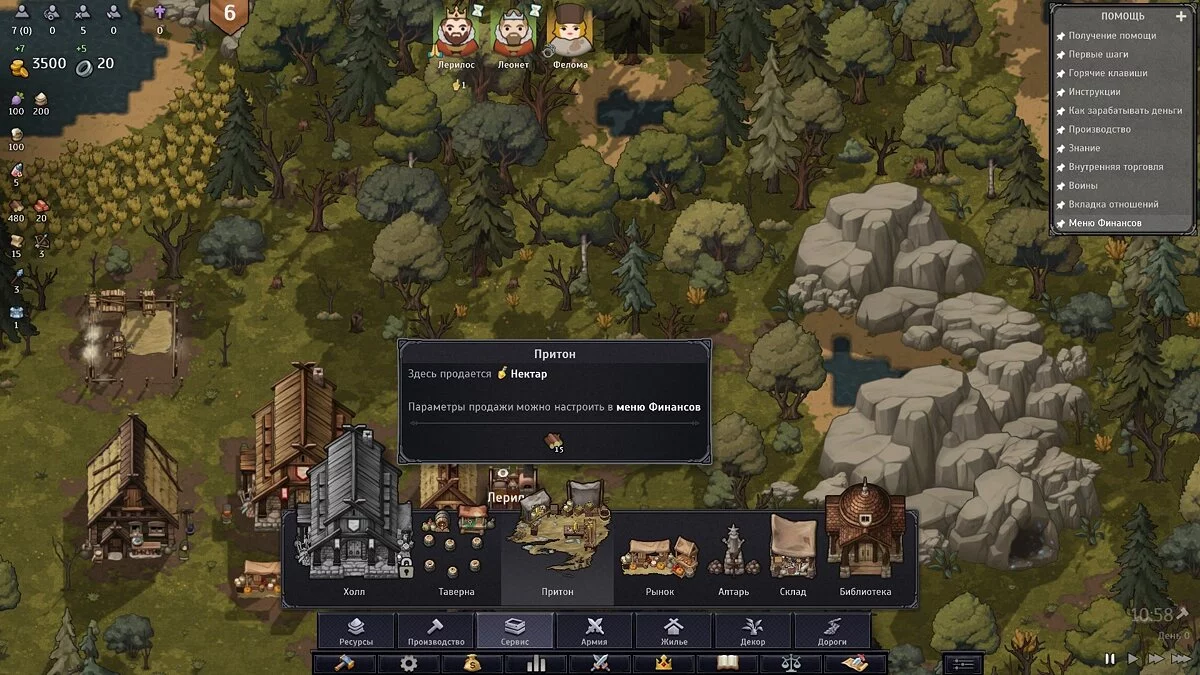Click the plus button in ПОМОЩЬ panel
The image size is (1200, 675).
click(1181, 16)
